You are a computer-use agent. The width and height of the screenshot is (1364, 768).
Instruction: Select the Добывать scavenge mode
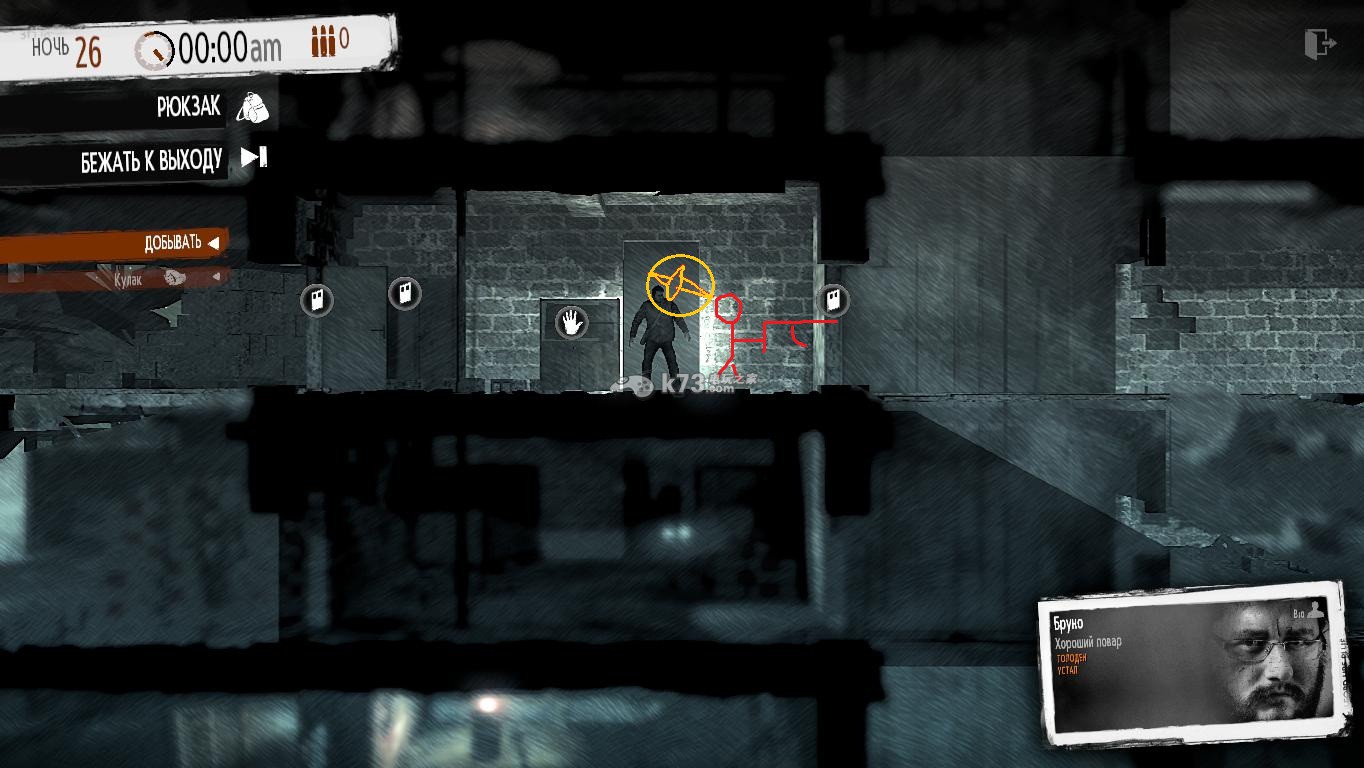click(x=180, y=243)
